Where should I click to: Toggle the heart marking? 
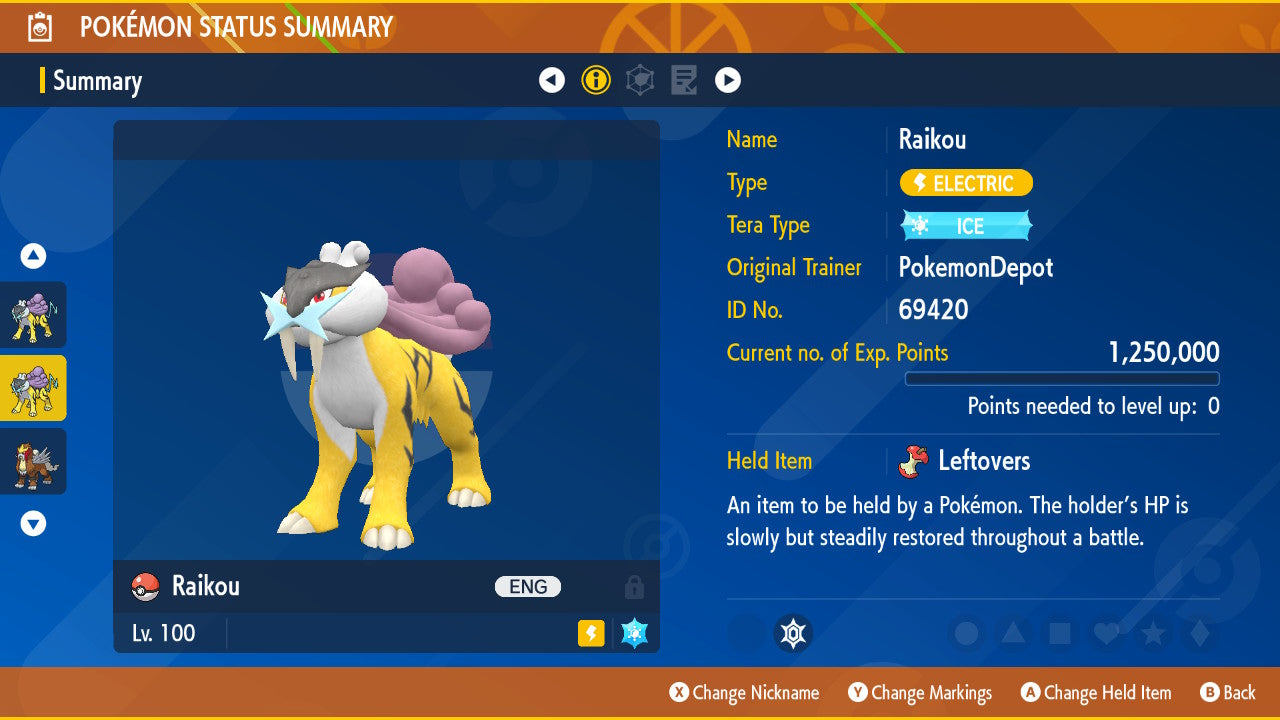tap(1106, 633)
